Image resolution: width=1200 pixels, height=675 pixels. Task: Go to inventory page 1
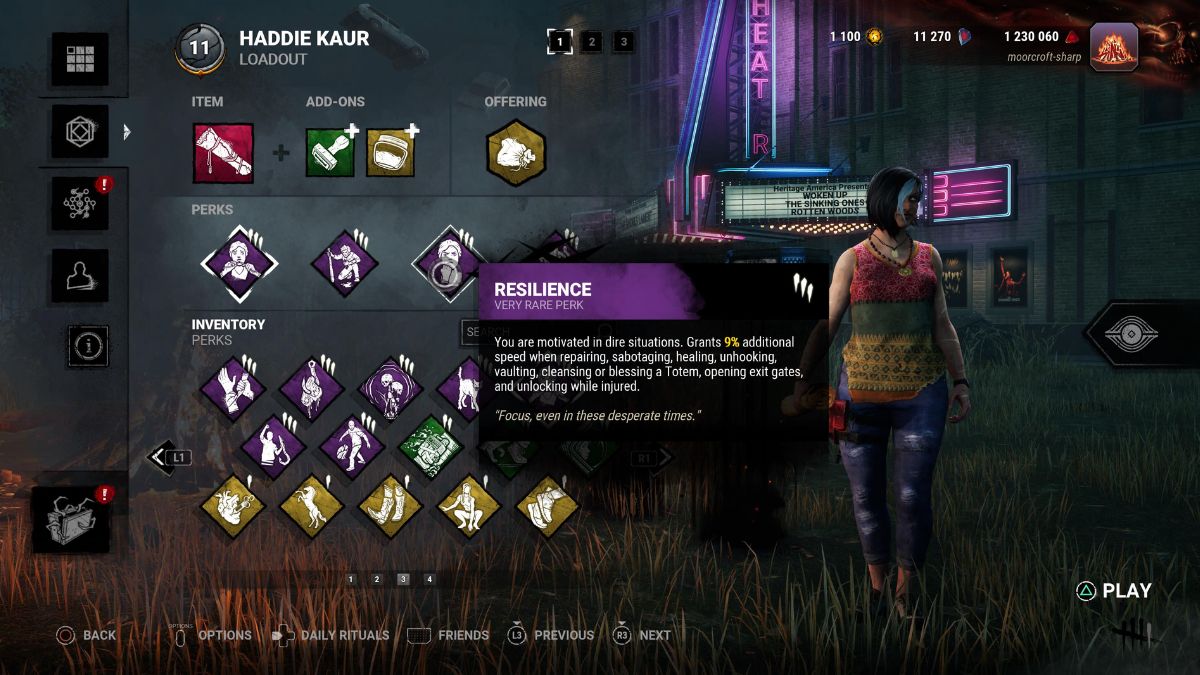[x=351, y=579]
